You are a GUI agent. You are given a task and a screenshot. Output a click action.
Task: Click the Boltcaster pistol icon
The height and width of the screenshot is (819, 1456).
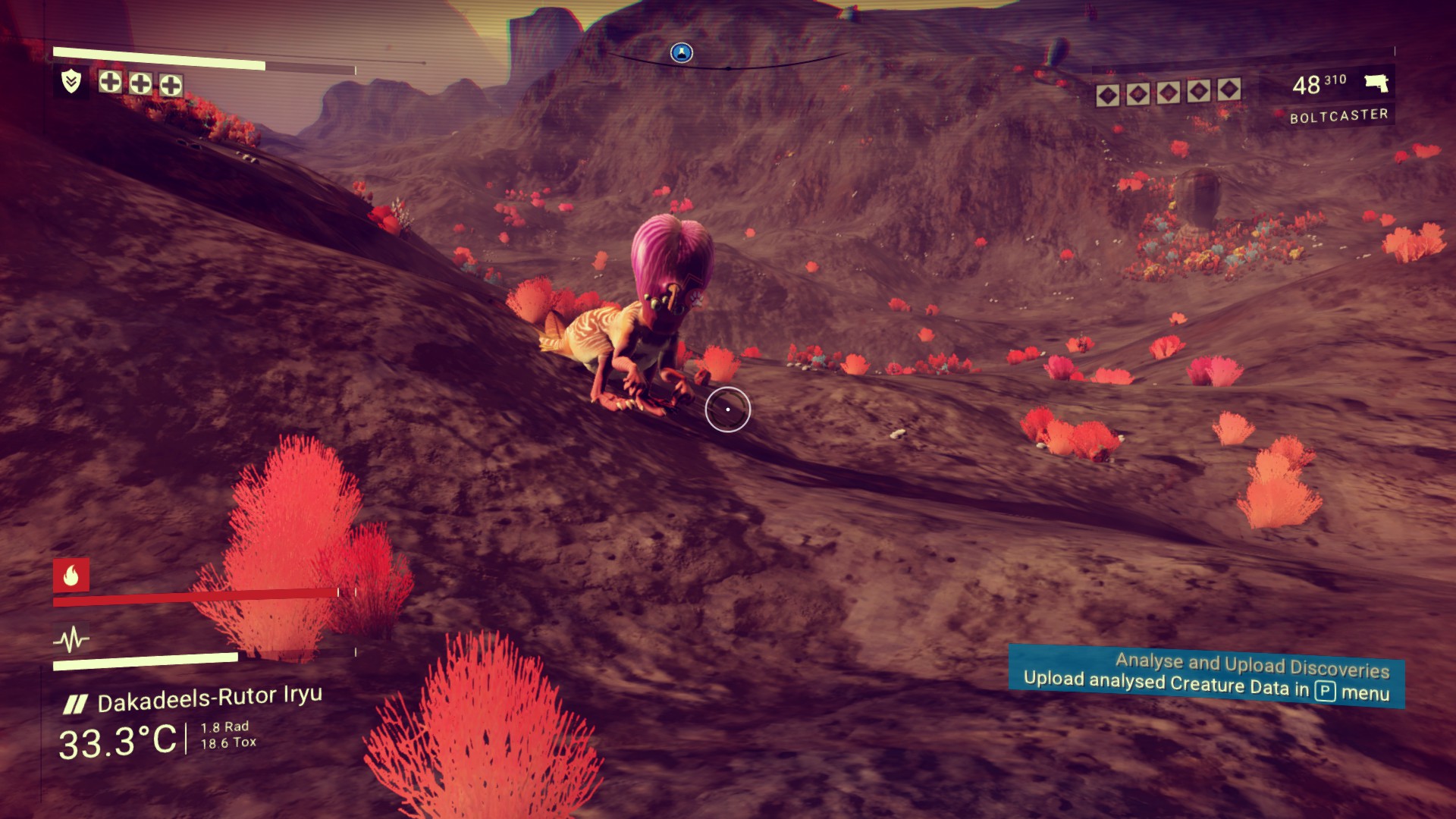(1376, 83)
